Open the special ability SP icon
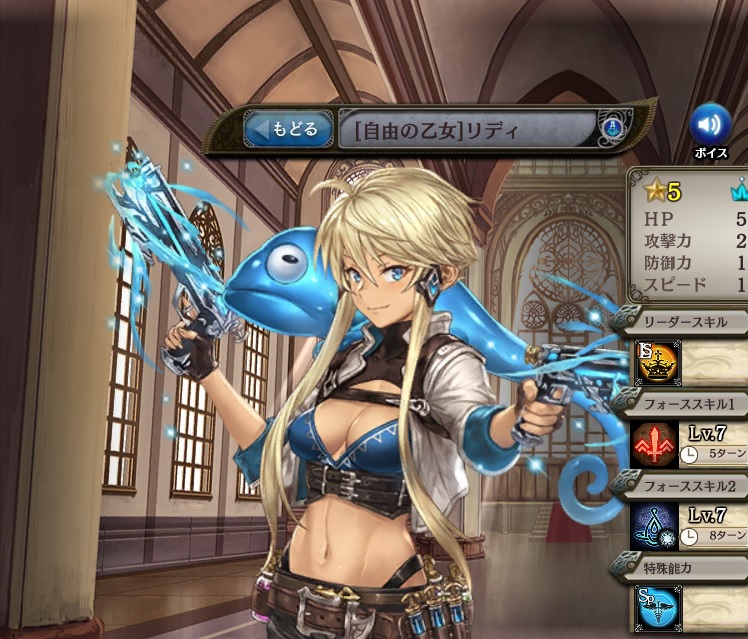The width and height of the screenshot is (748, 639). pos(657,607)
